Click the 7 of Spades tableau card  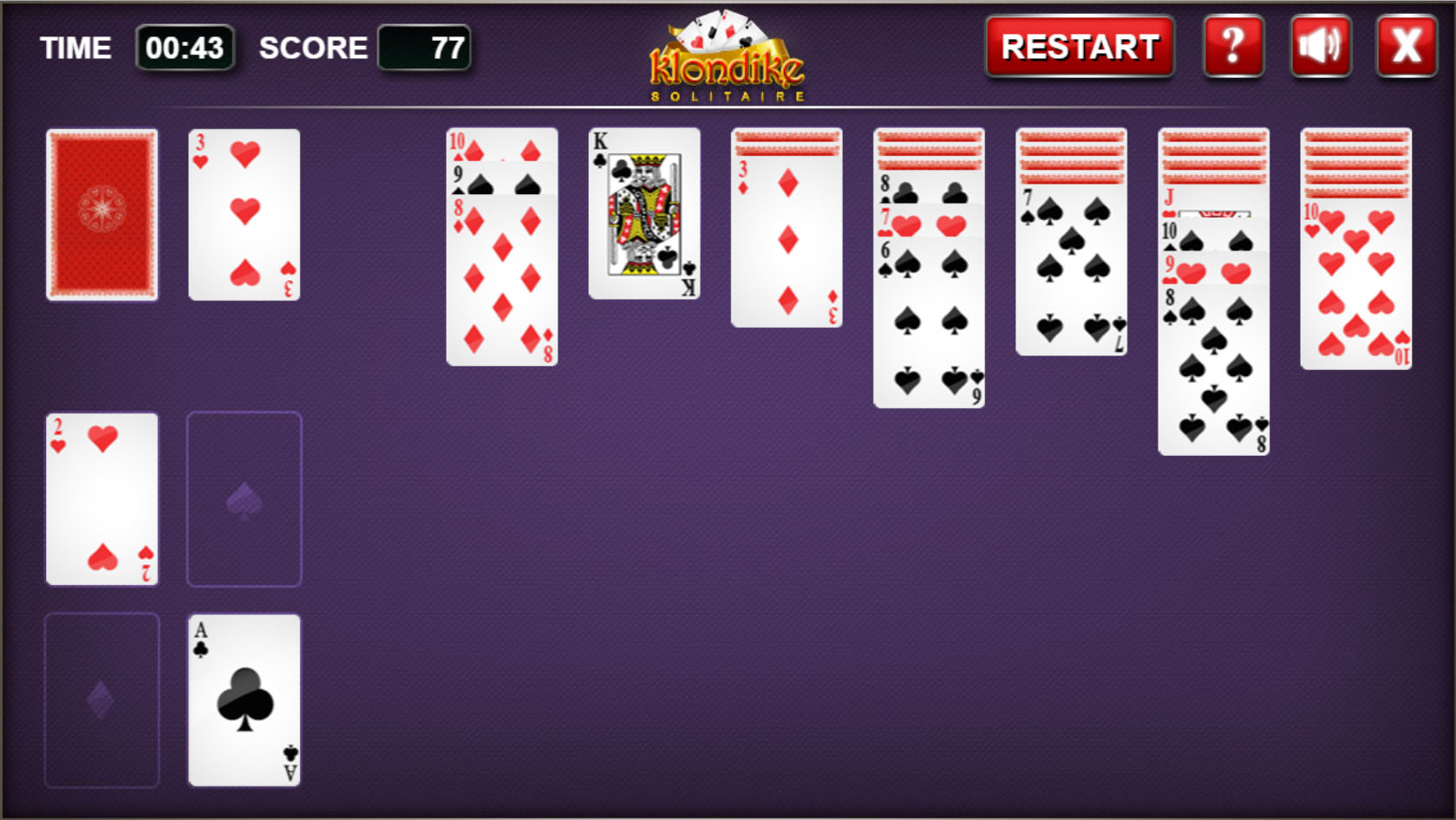[1071, 269]
